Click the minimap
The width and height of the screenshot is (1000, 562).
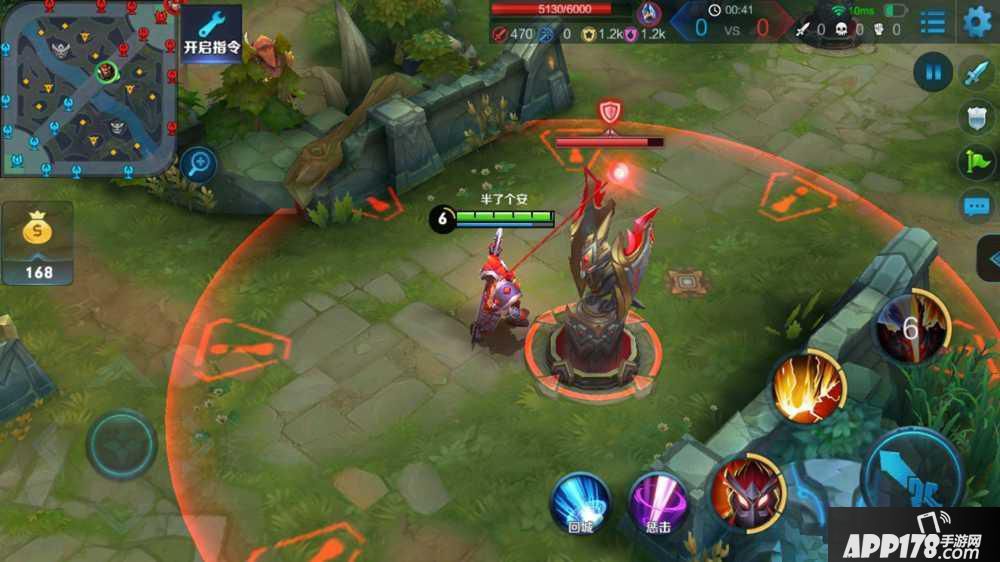[x=88, y=88]
